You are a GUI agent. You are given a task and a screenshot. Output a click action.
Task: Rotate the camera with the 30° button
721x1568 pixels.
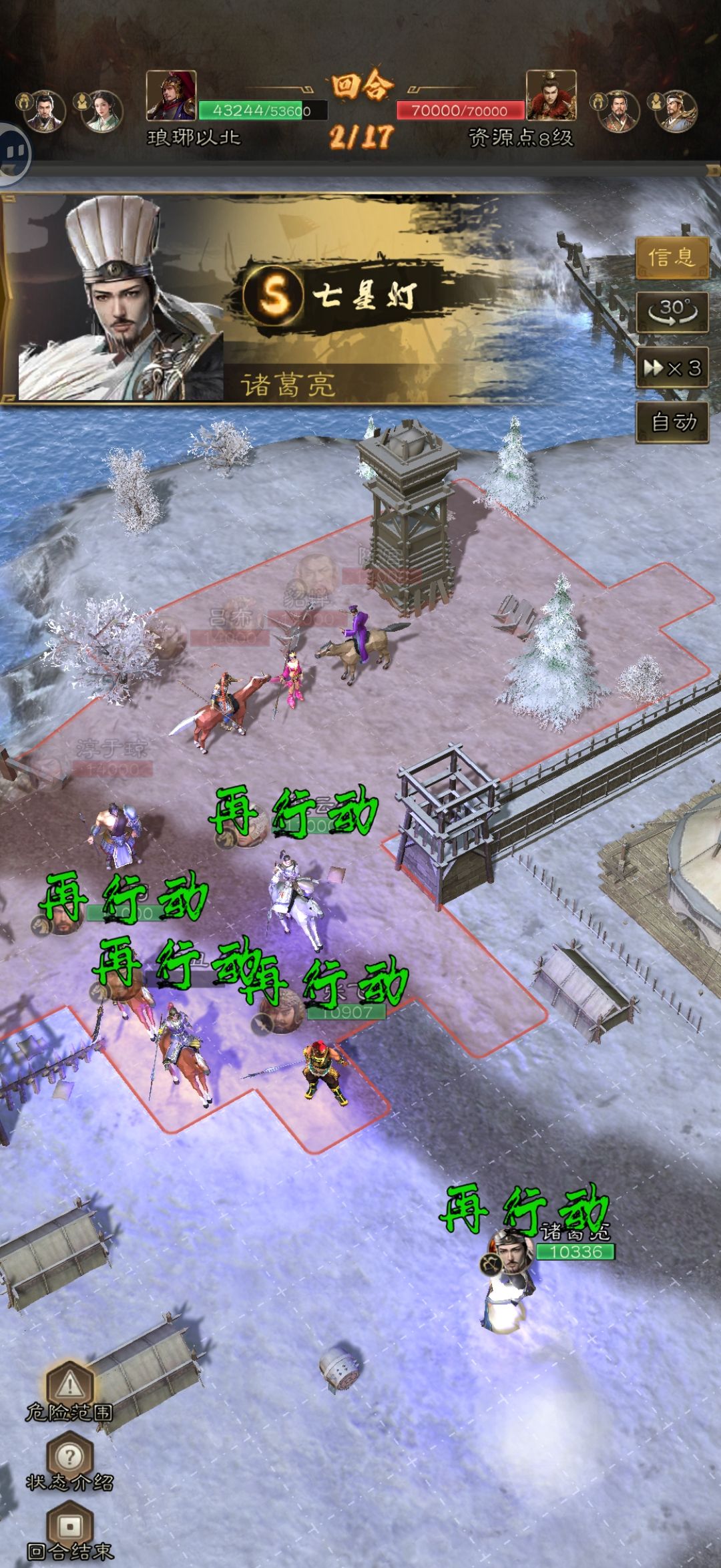tap(671, 312)
